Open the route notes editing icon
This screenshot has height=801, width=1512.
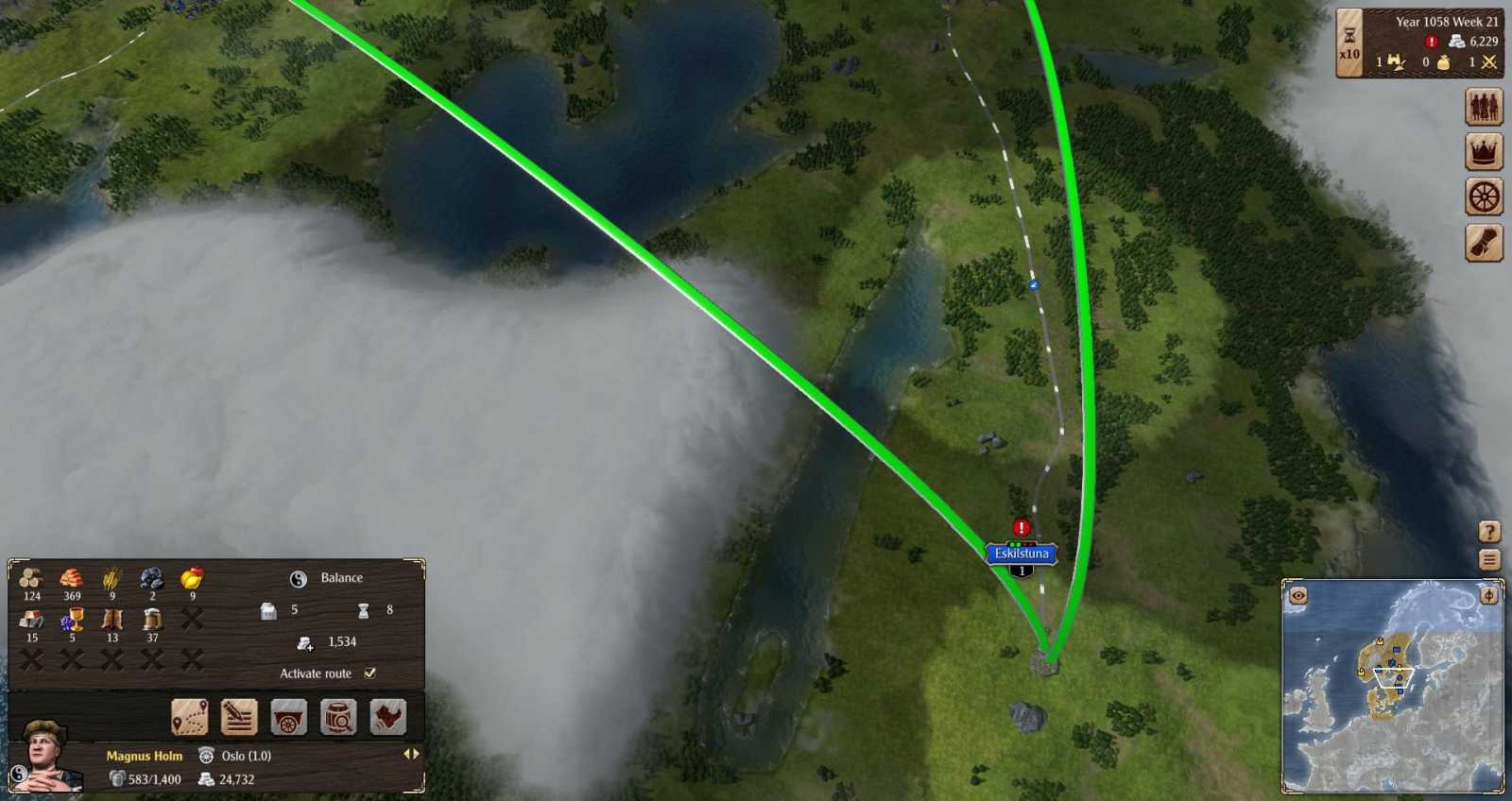[239, 716]
